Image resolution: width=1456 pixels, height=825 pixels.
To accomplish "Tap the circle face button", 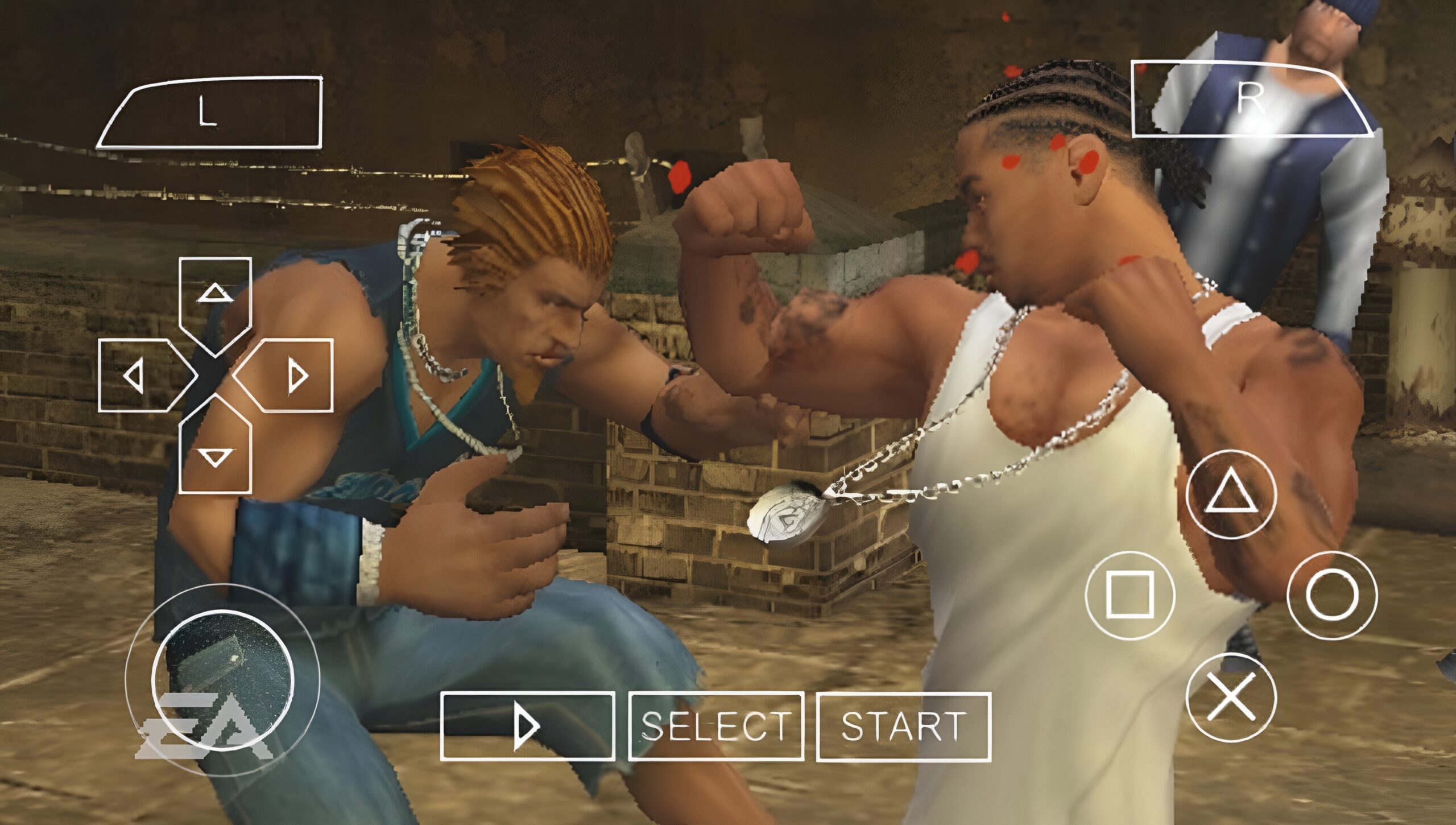I will [1332, 595].
